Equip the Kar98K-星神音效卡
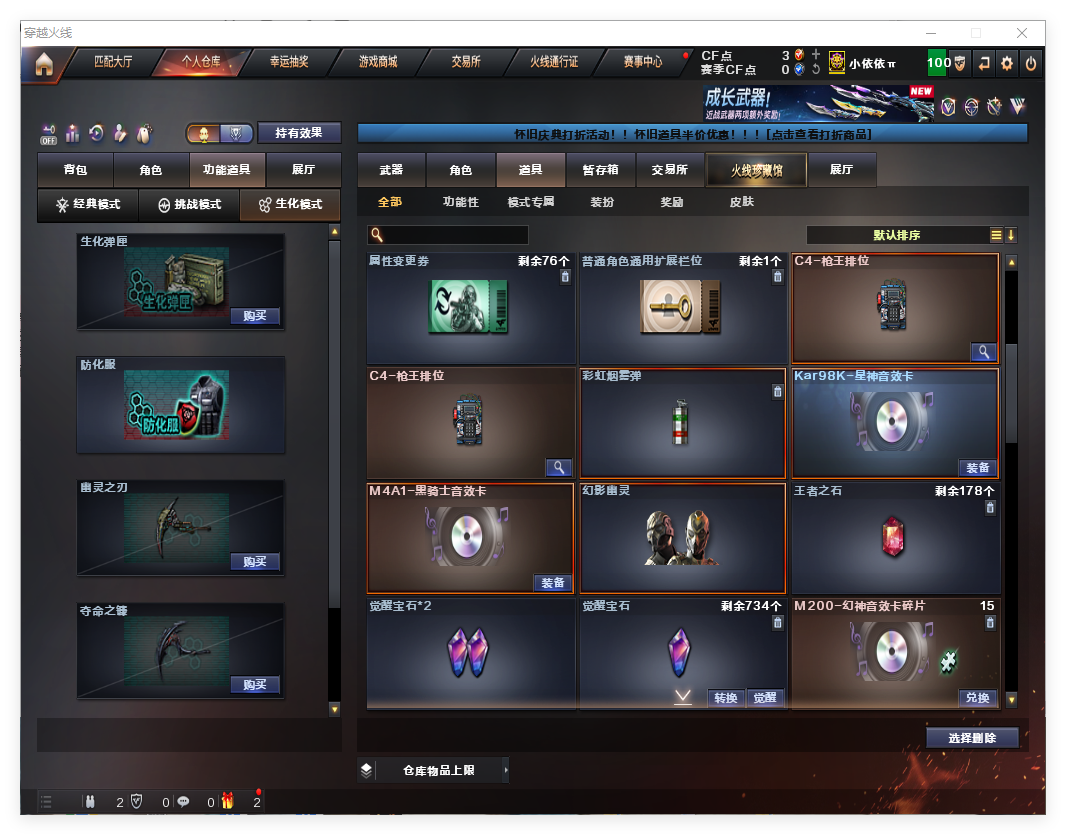The image size is (1066, 835). [977, 468]
